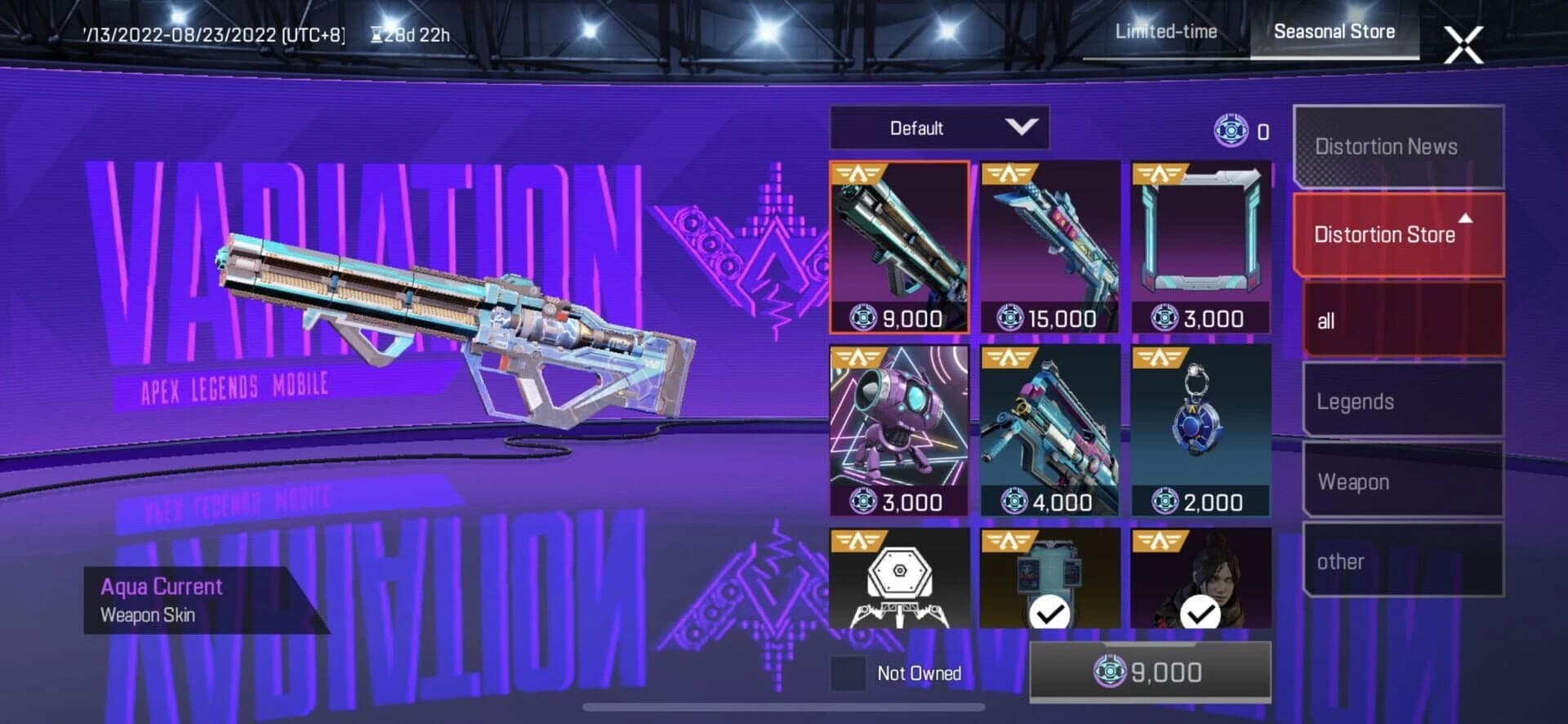The height and width of the screenshot is (724, 1568).
Task: Switch to the Limited-time tab
Action: 1165,32
